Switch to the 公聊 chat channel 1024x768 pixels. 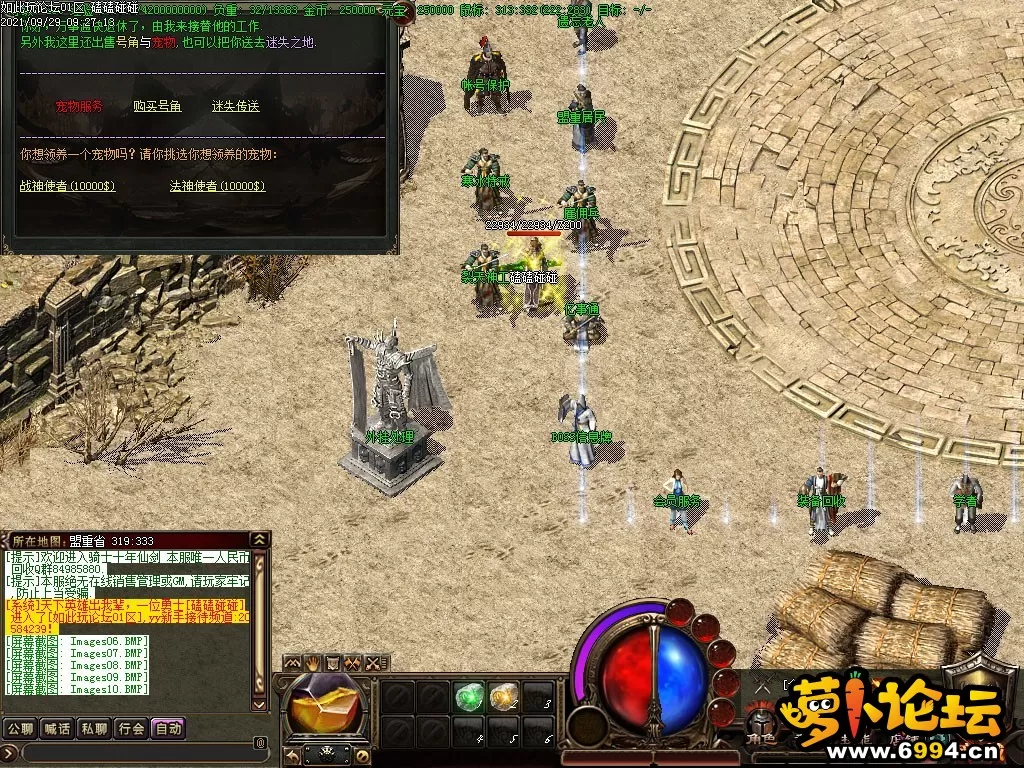pos(19,728)
